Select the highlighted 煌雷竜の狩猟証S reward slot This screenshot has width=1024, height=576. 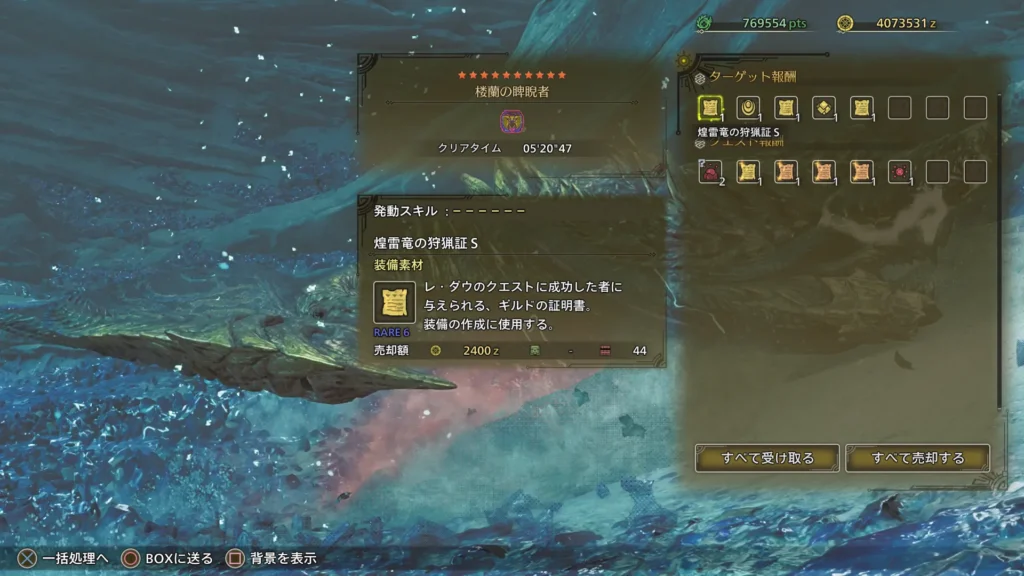[x=710, y=108]
